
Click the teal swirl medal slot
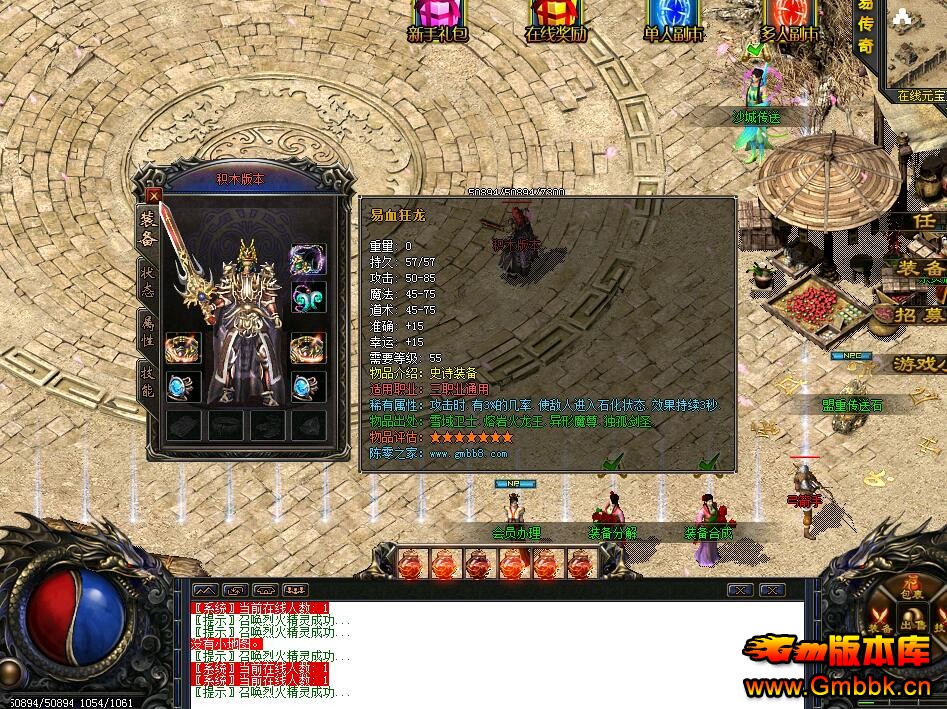(308, 298)
